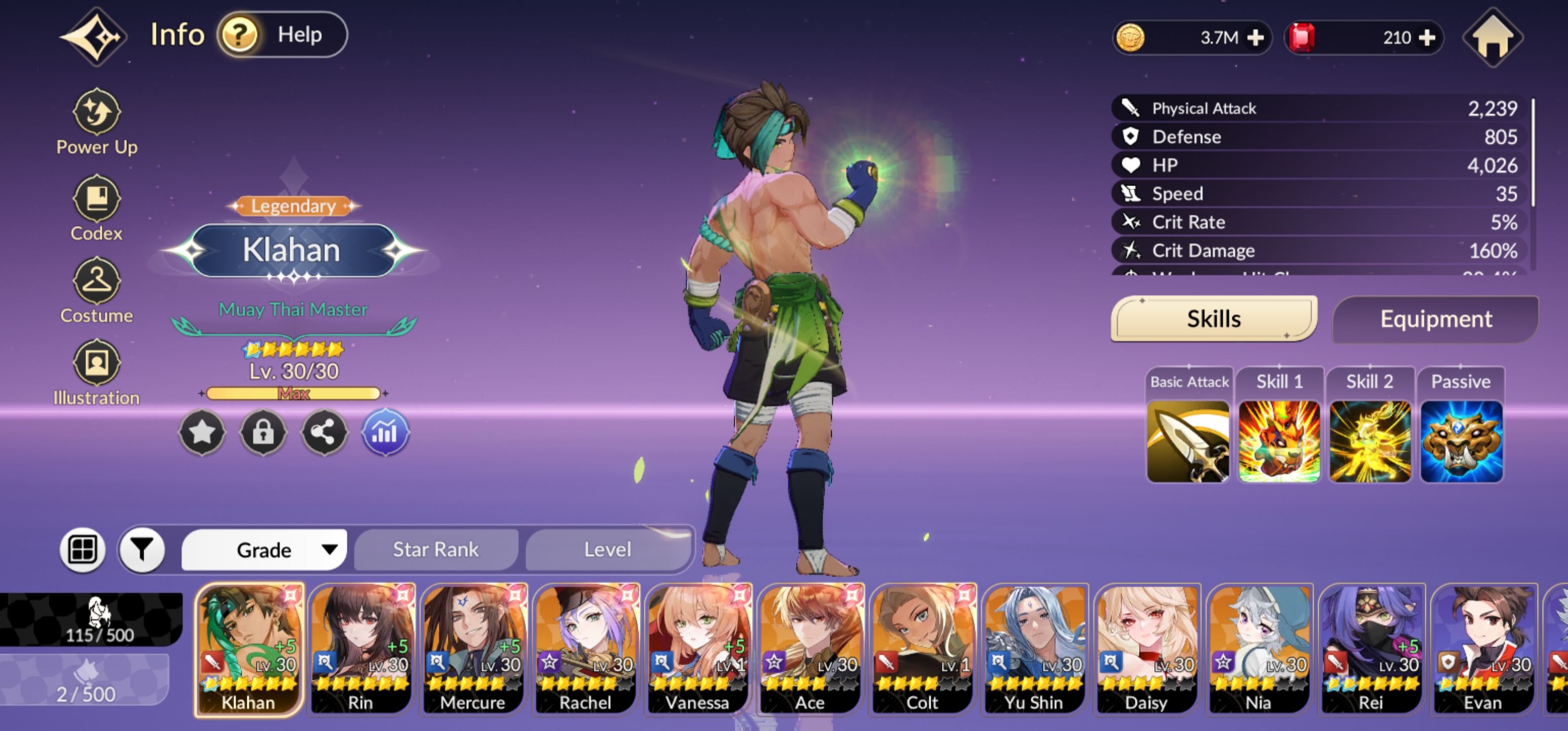Share Klahan with the share icon
This screenshot has width=1568, height=731.
pos(324,433)
